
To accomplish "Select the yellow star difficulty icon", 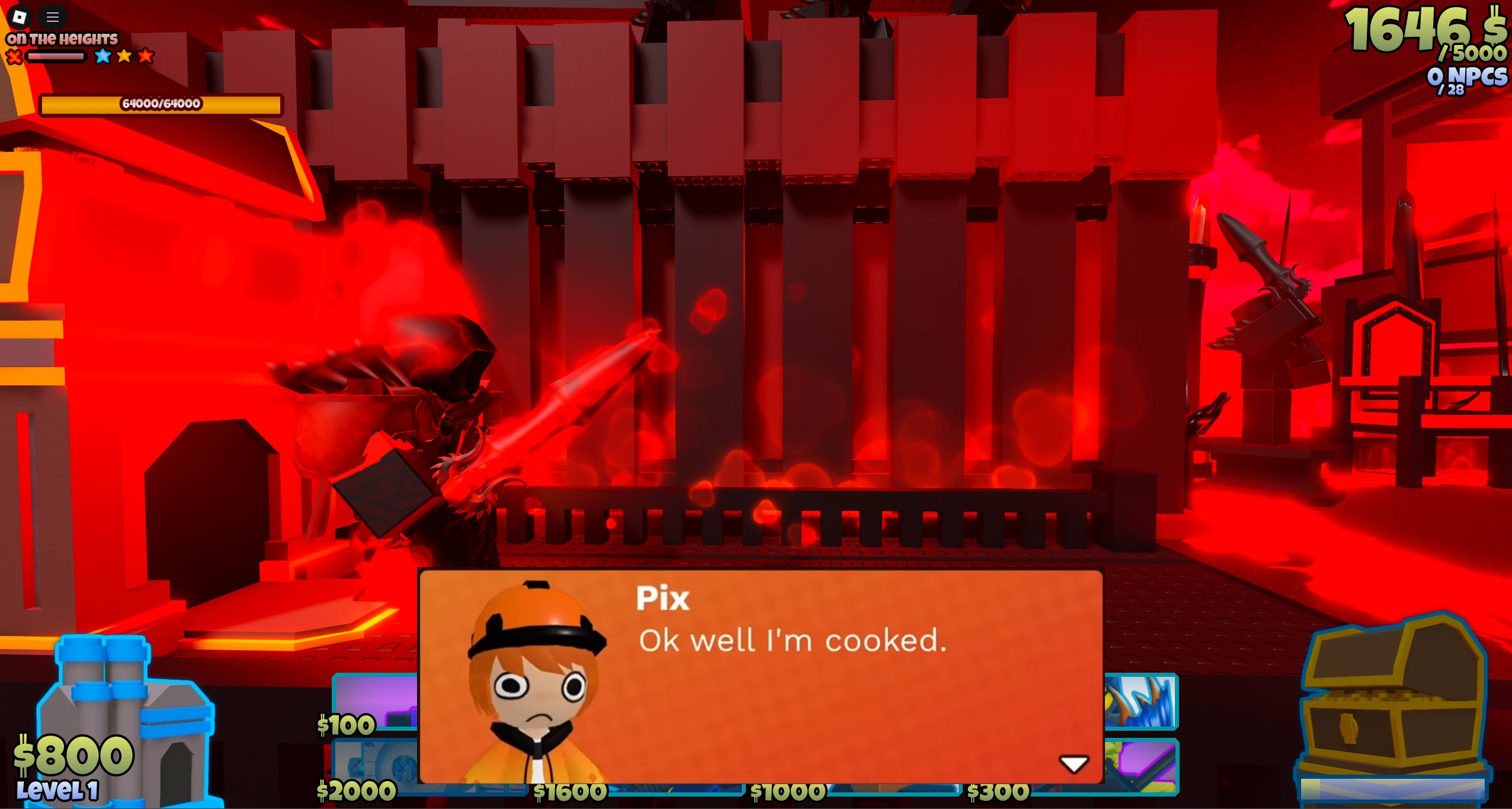I will [123, 56].
